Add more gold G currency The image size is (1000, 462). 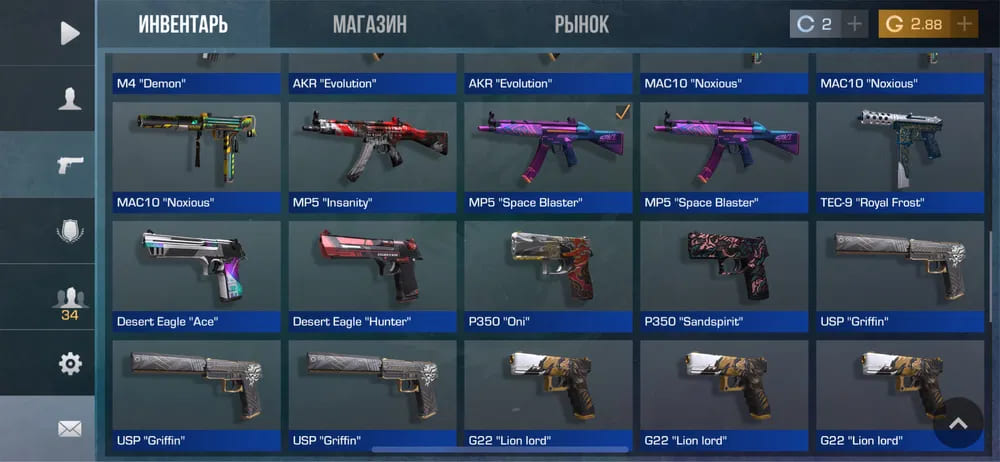point(964,24)
